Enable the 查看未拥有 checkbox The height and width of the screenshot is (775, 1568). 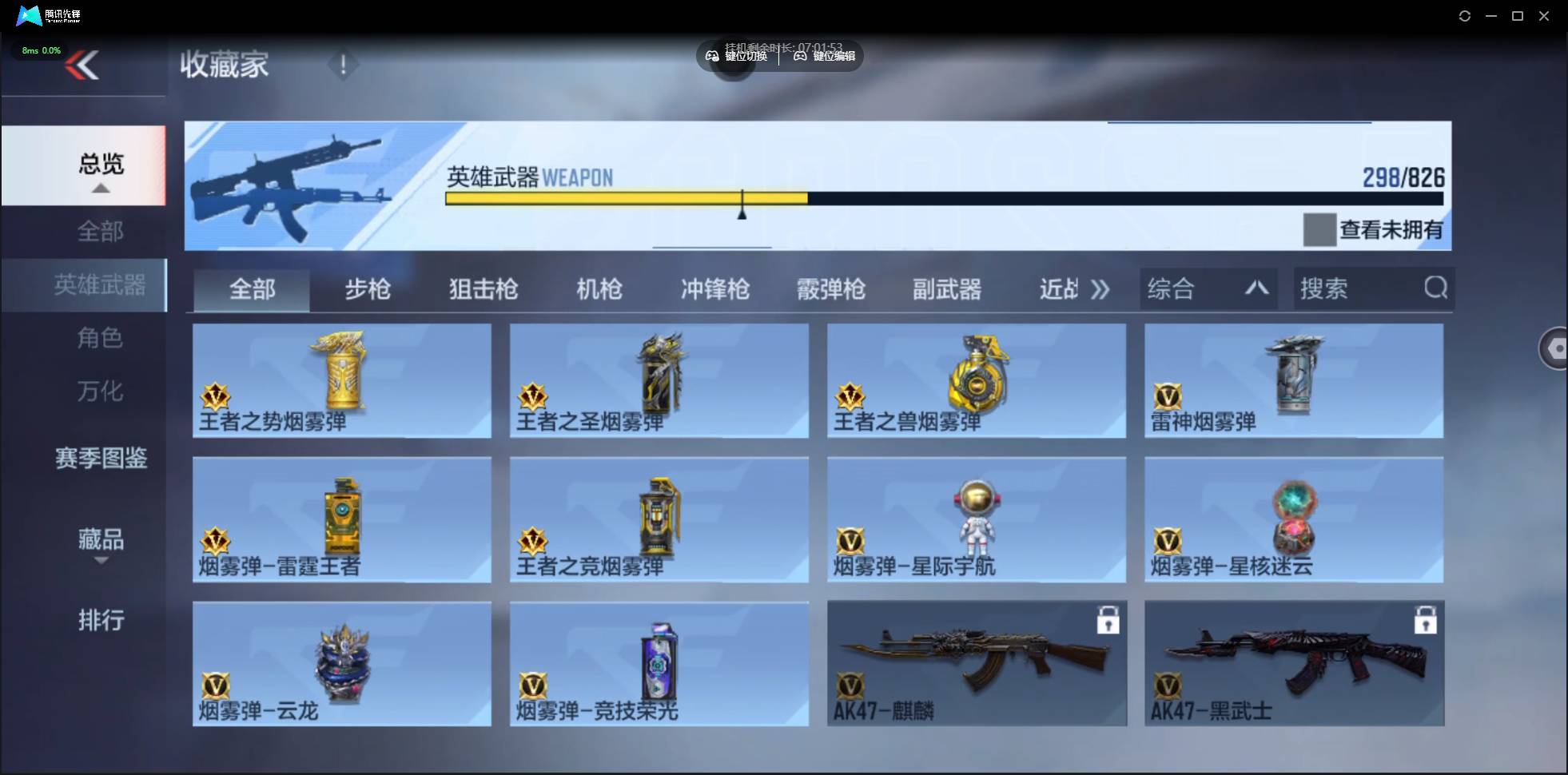[x=1319, y=230]
